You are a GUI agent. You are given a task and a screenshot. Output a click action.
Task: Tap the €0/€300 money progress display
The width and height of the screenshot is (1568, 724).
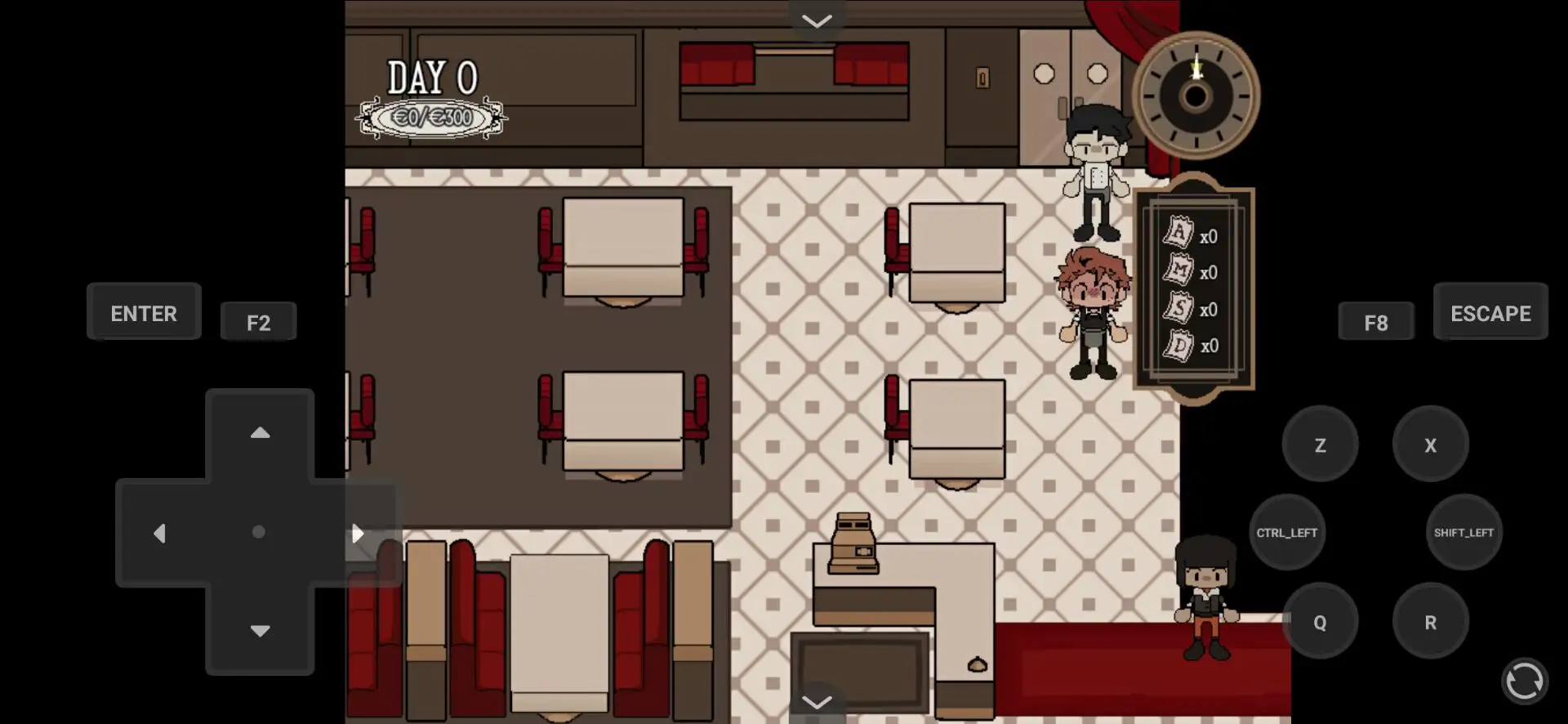(x=432, y=117)
